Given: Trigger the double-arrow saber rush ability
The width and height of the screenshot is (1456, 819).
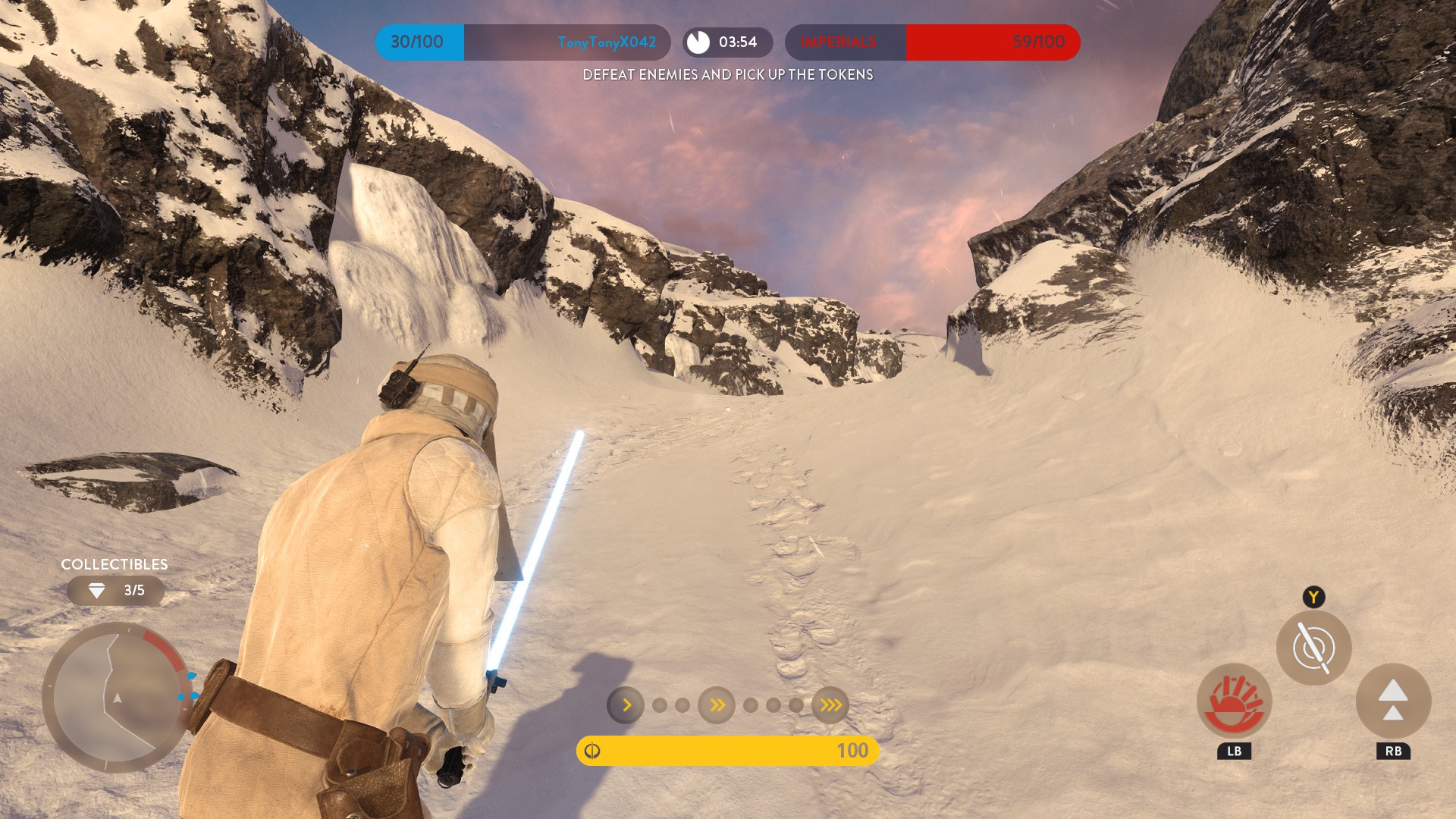Looking at the screenshot, I should coord(1393,701).
